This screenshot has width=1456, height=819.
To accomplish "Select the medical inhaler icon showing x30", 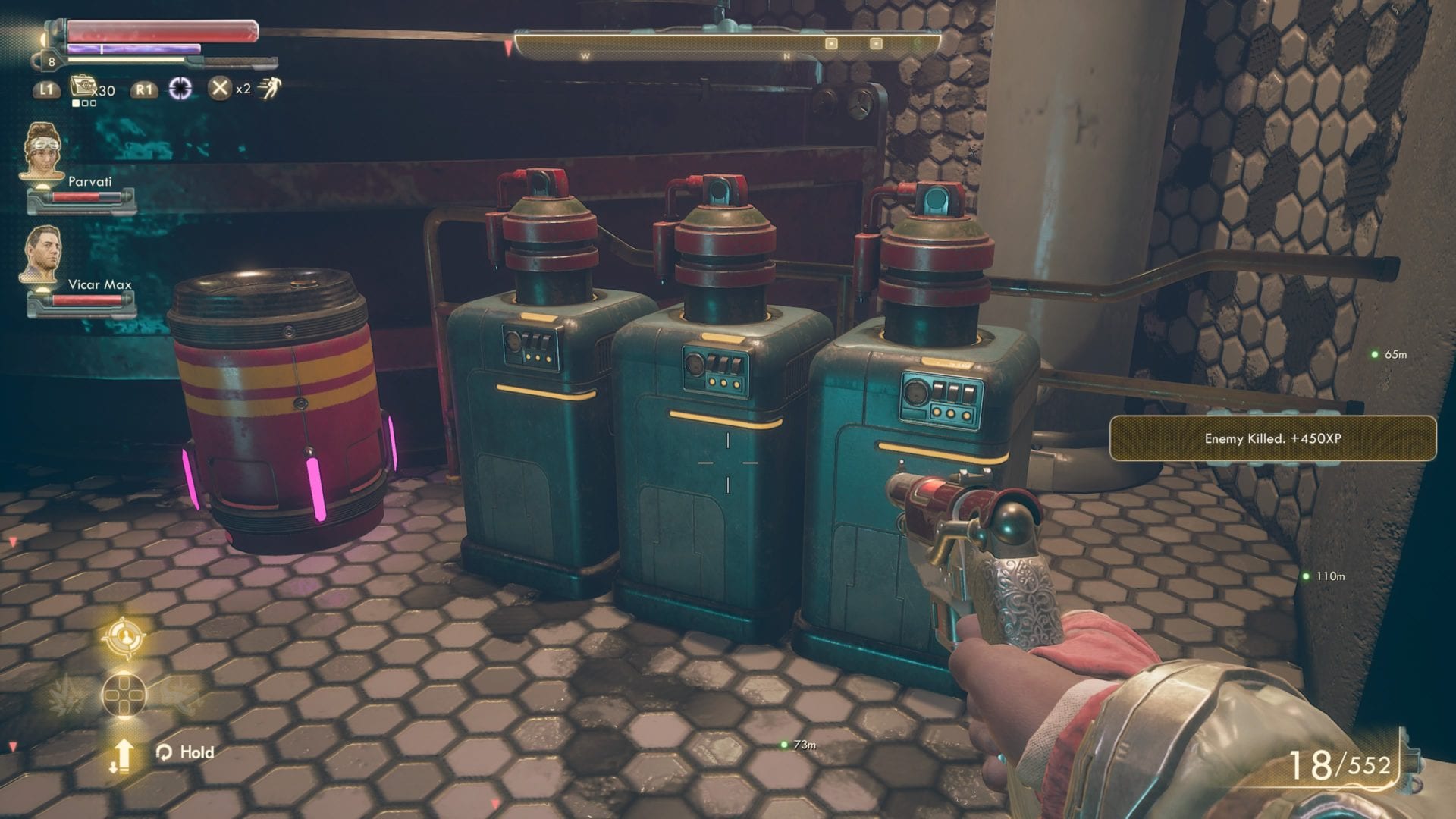I will click(x=83, y=86).
